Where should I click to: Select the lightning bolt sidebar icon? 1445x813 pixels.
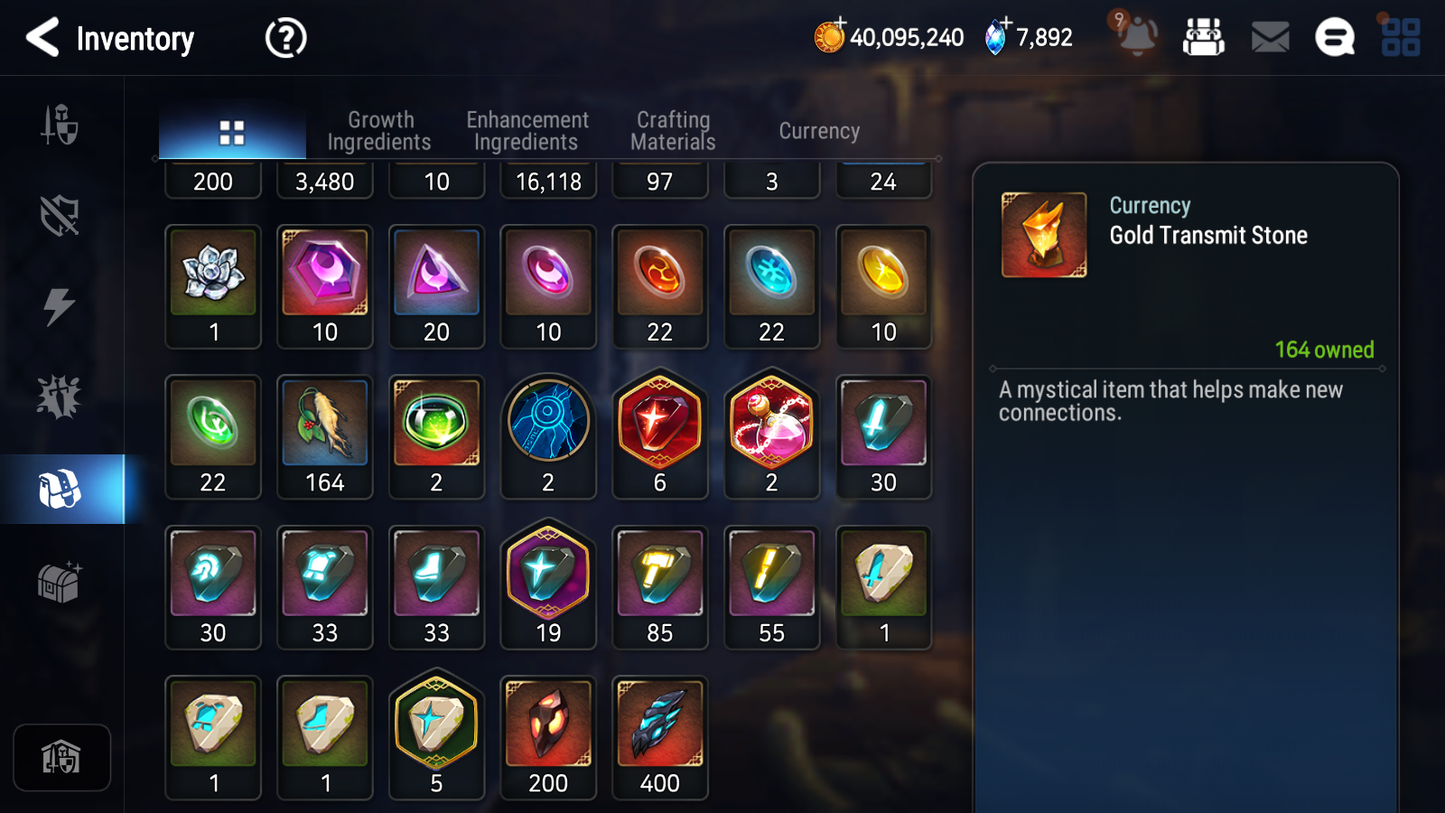pos(61,303)
